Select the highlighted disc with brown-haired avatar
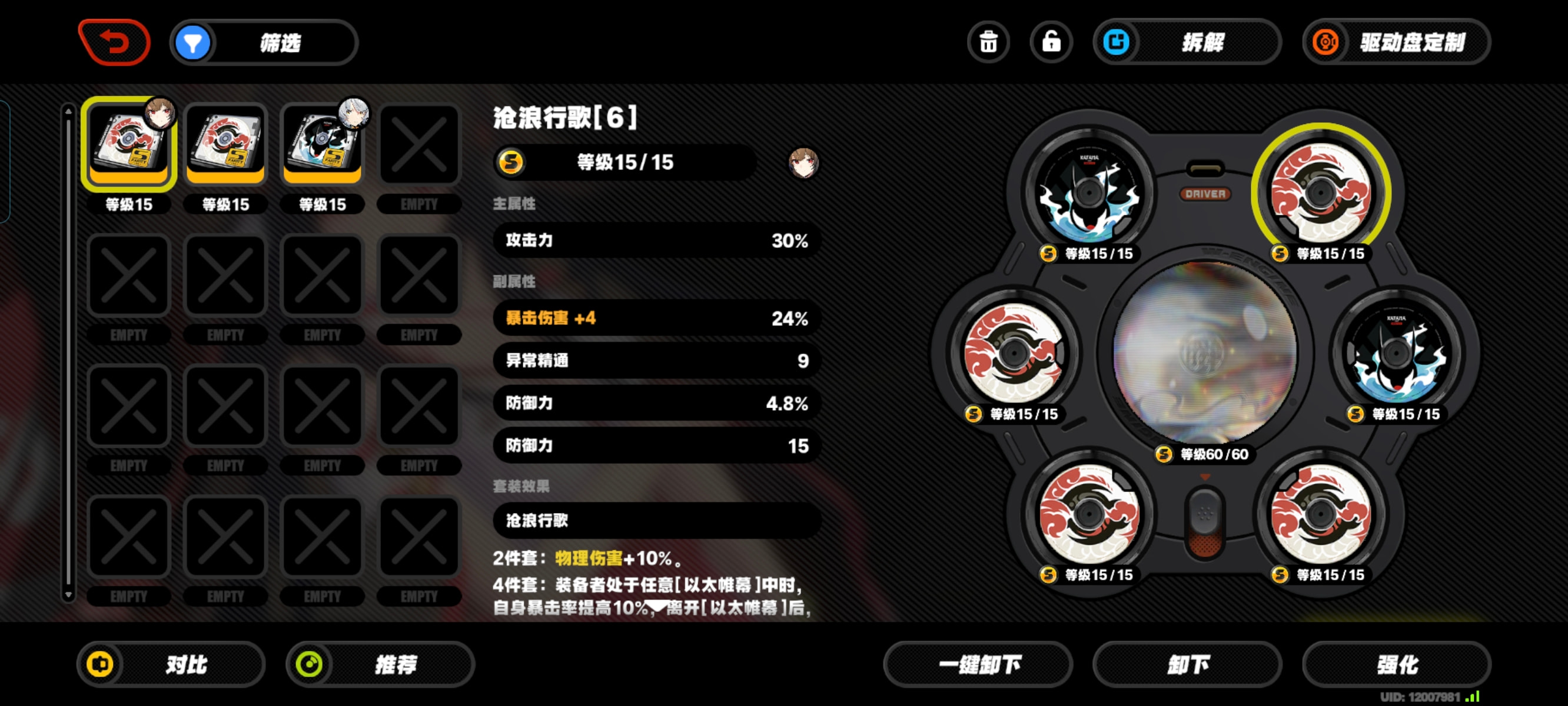1568x706 pixels. pyautogui.click(x=128, y=144)
